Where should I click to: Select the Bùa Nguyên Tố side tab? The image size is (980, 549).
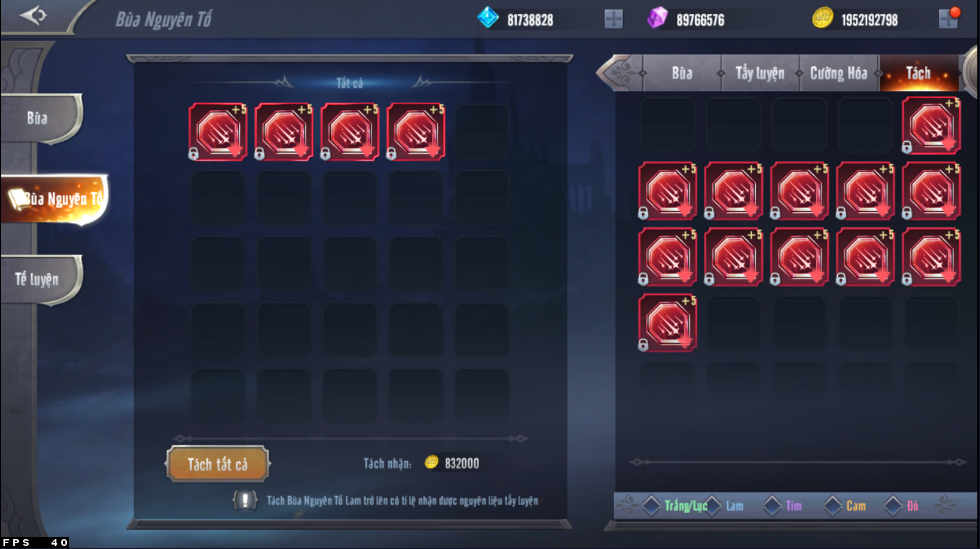click(x=55, y=198)
